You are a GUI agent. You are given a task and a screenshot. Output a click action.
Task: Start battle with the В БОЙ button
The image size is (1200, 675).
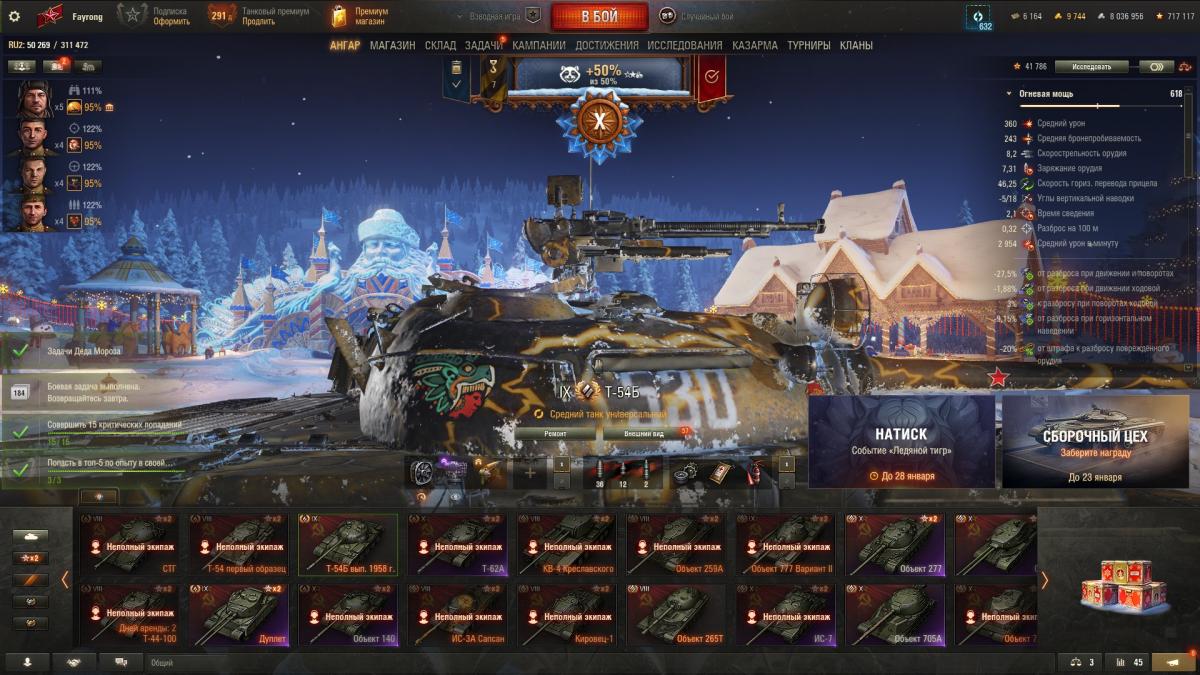pyautogui.click(x=599, y=16)
